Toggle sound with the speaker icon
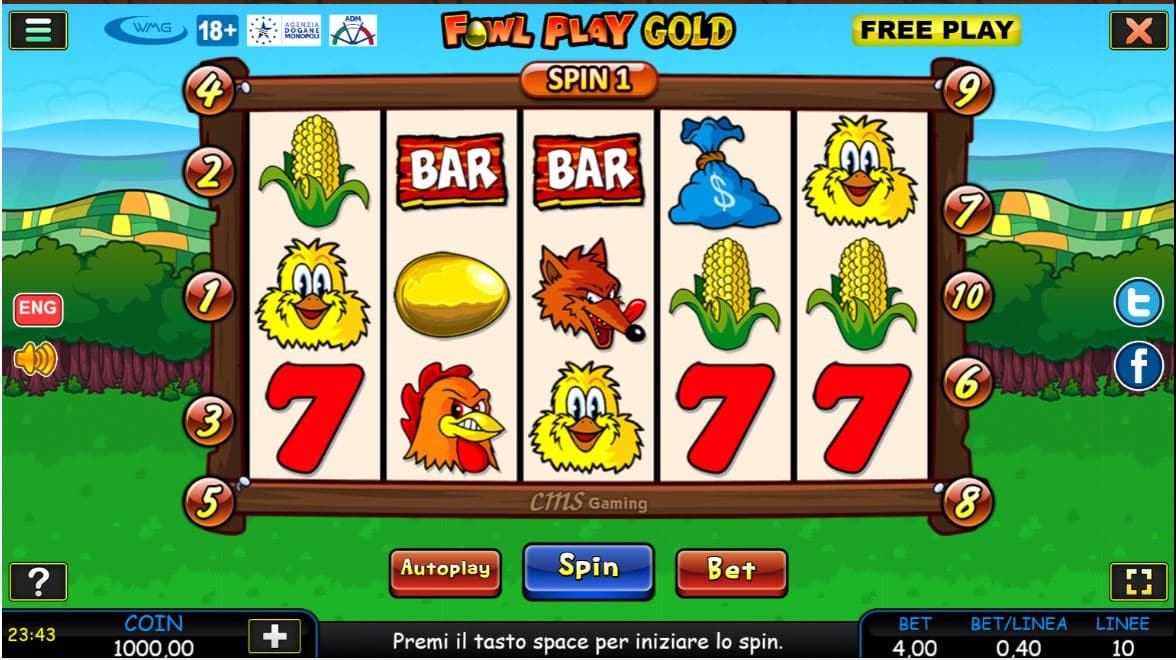1176x660 pixels. pos(36,359)
